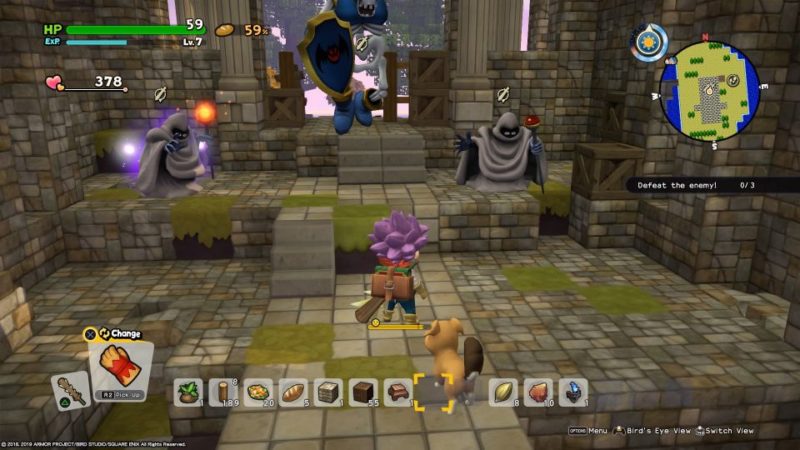Image resolution: width=800 pixels, height=450 pixels.
Task: Click the sun day-night clock icon
Action: [649, 42]
